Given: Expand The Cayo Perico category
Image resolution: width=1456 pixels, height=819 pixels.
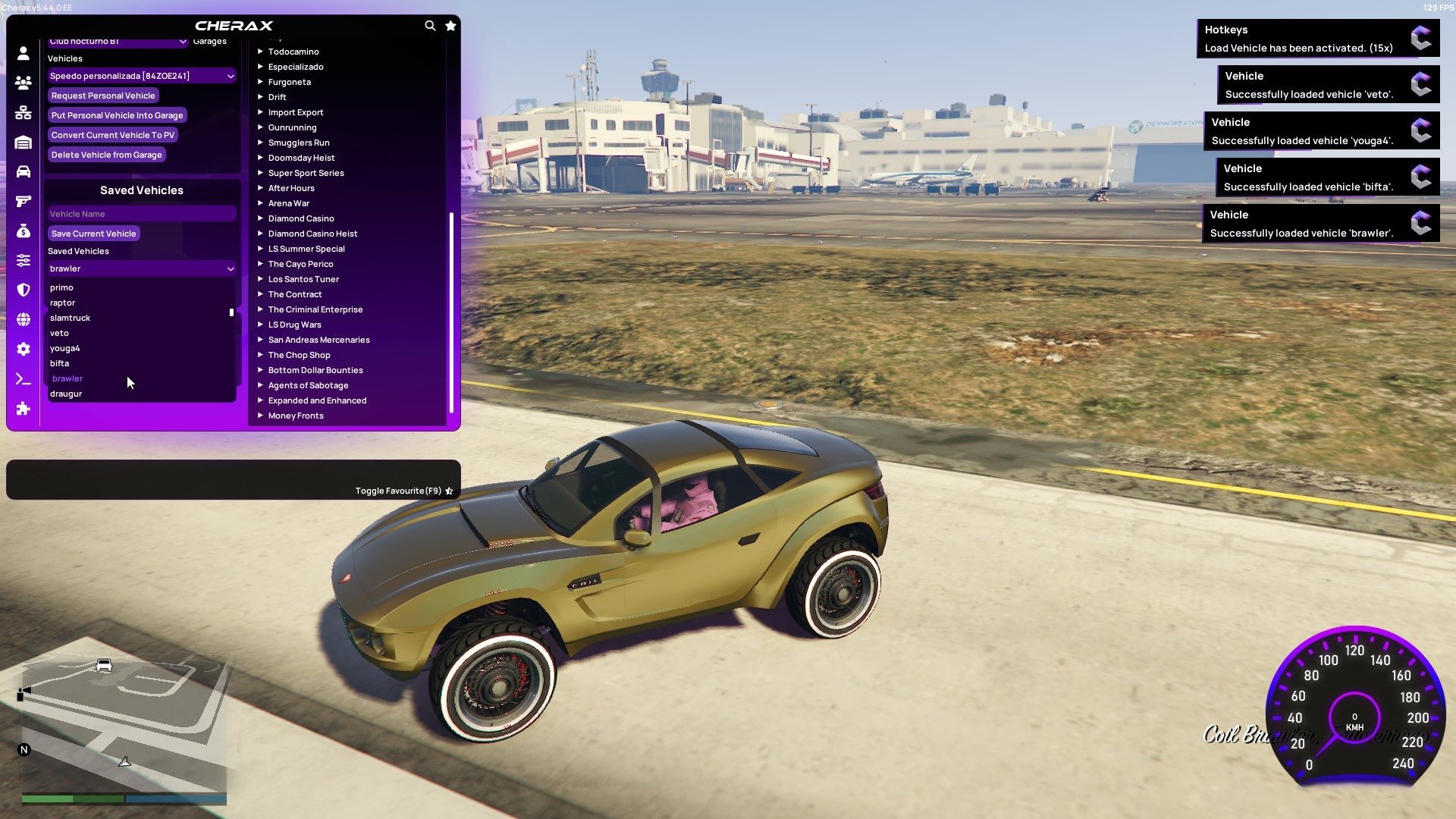Looking at the screenshot, I should point(300,264).
